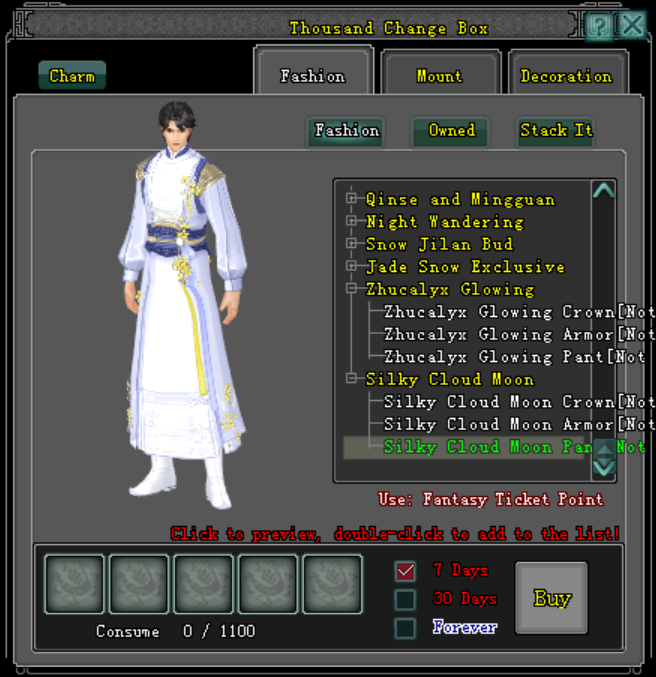This screenshot has height=677, width=656.
Task: Click the Buy button
Action: 551,598
